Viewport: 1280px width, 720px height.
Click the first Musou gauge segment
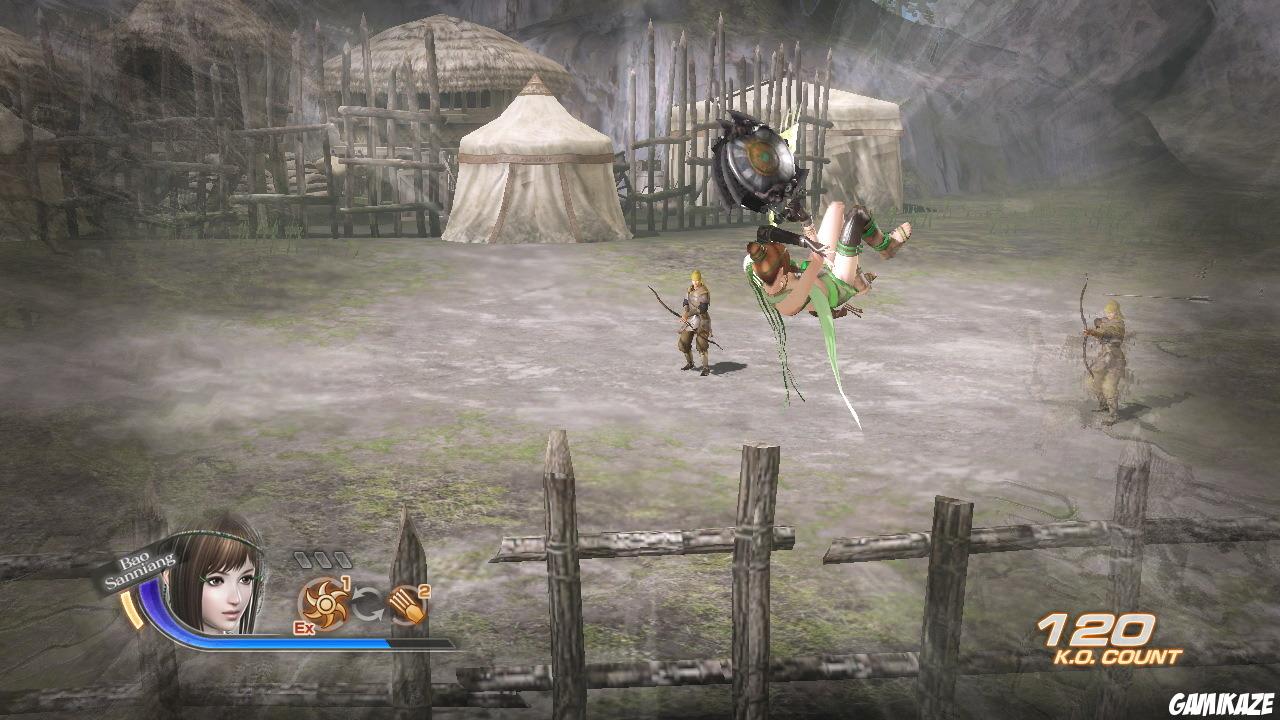point(302,558)
